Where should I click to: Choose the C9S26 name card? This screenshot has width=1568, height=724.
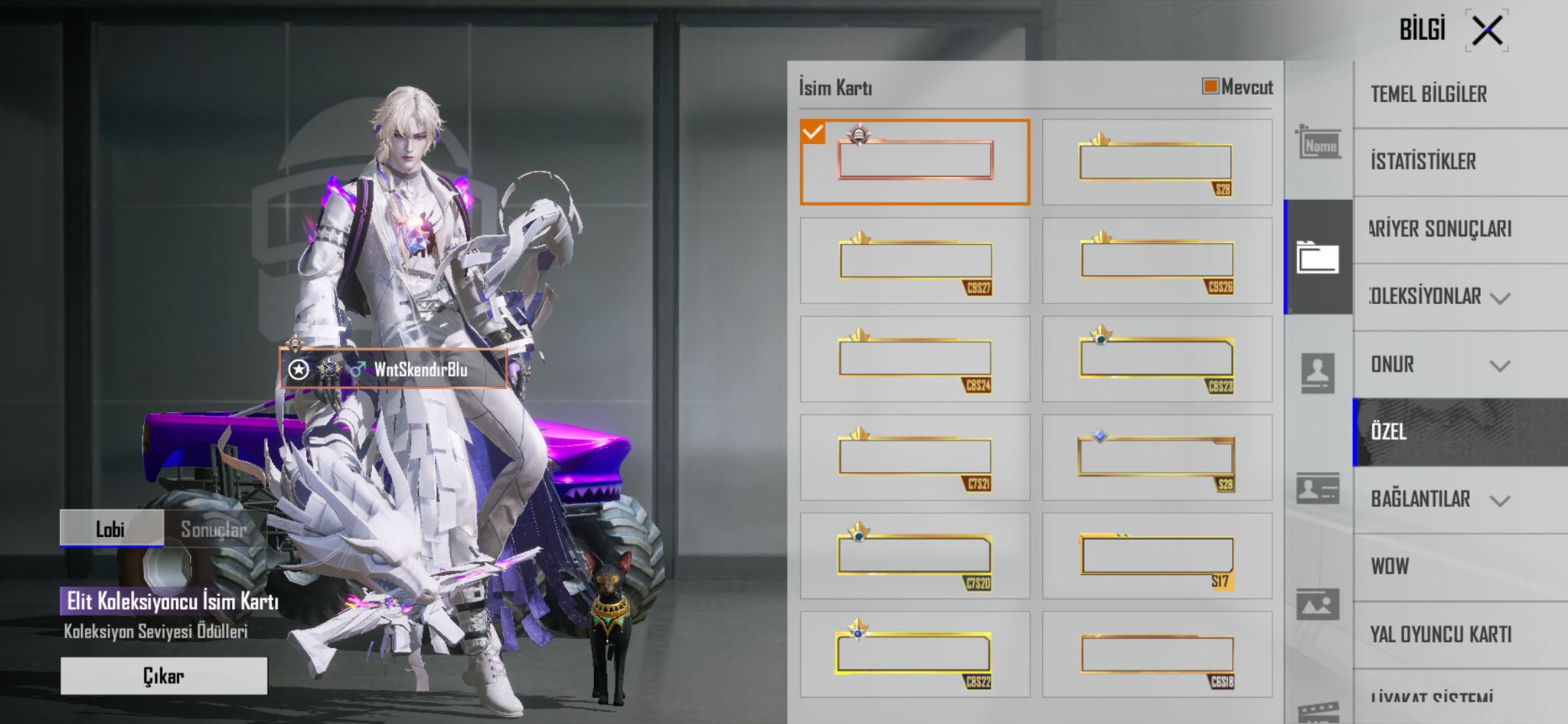click(x=1157, y=260)
